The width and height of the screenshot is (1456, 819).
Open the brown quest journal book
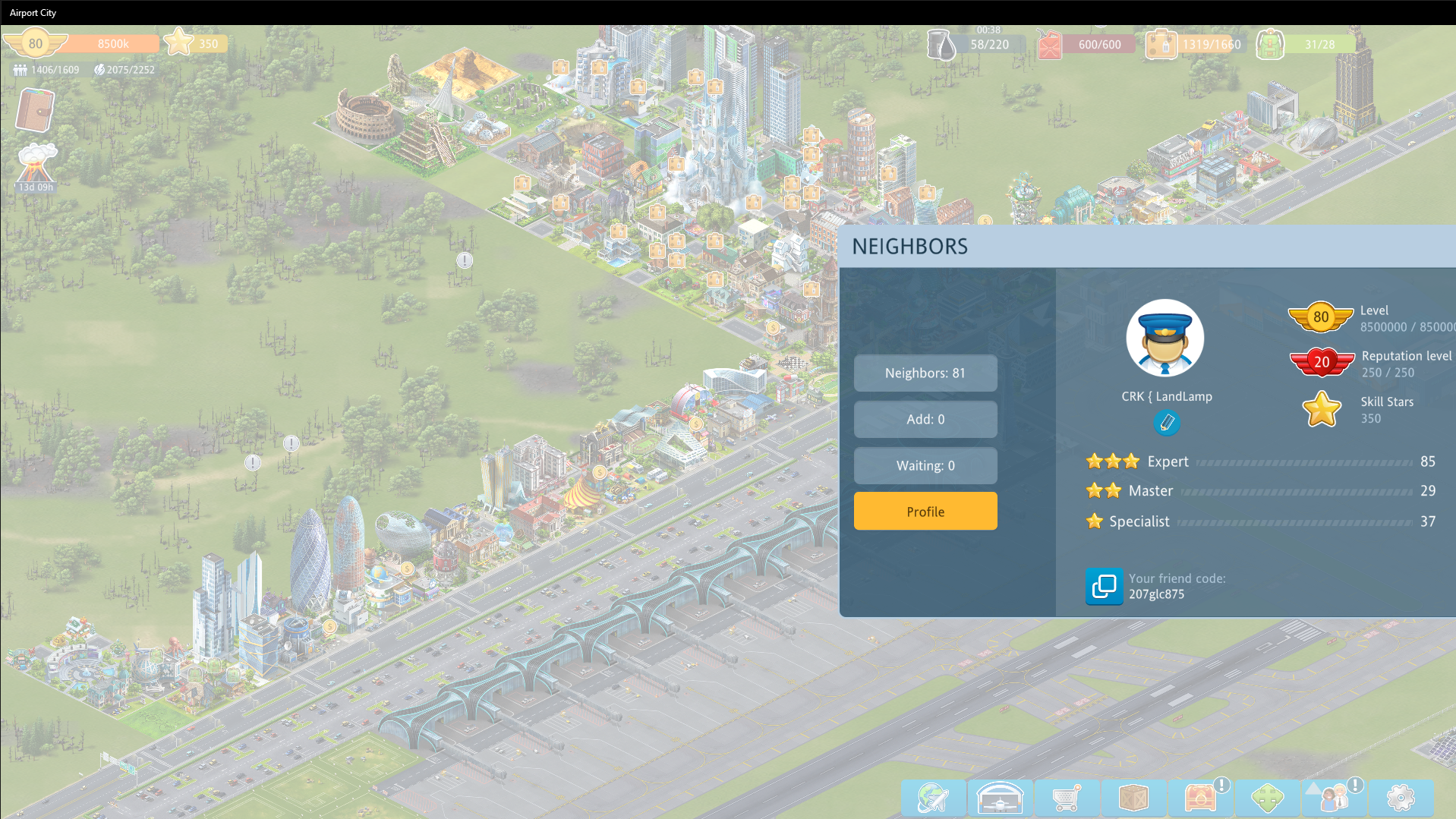[35, 111]
